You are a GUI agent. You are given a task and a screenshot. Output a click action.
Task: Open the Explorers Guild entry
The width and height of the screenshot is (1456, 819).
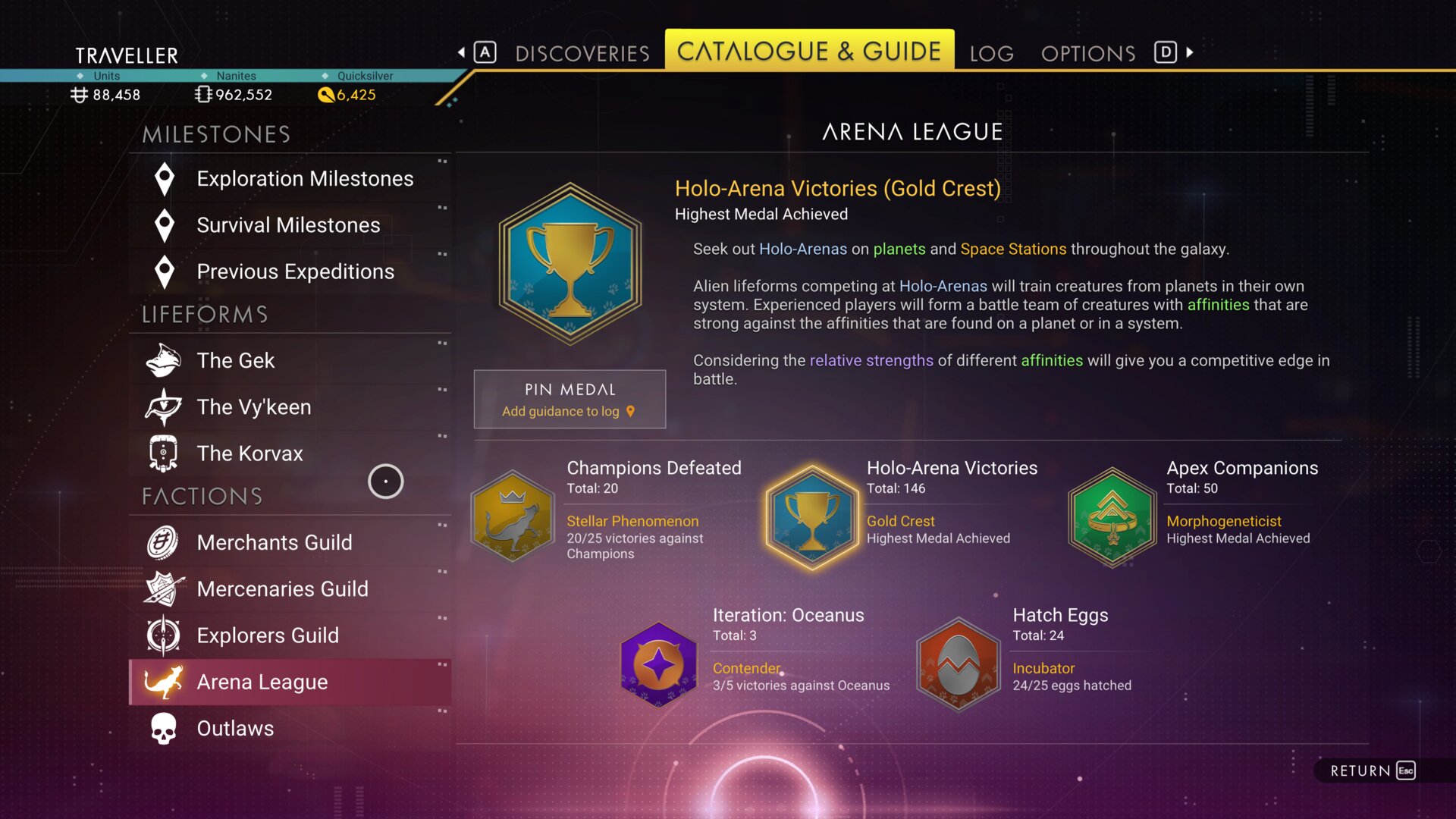(268, 635)
